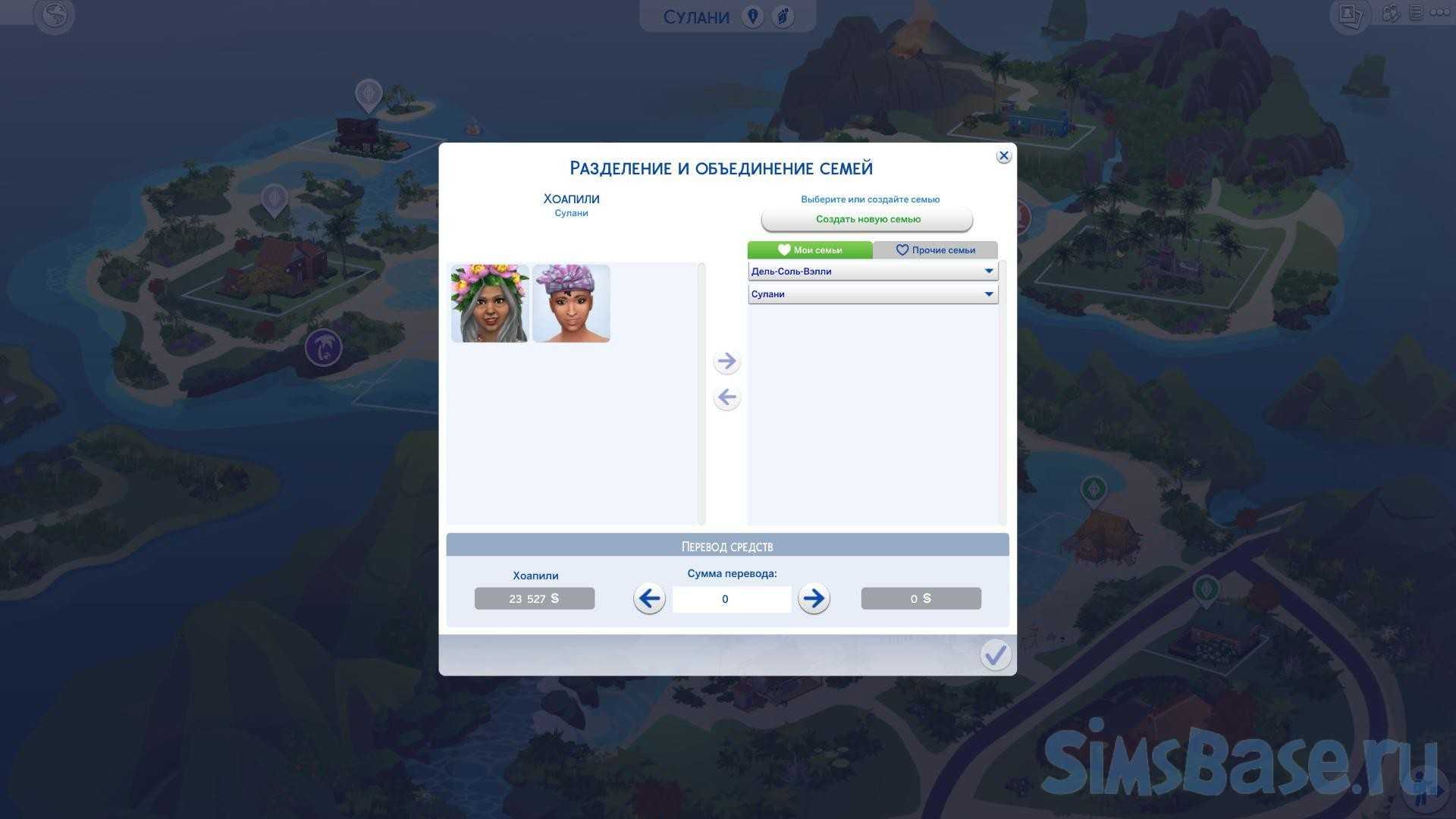Move the selected Sim back to the left household
Viewport: 1456px width, 819px height.
(x=726, y=397)
